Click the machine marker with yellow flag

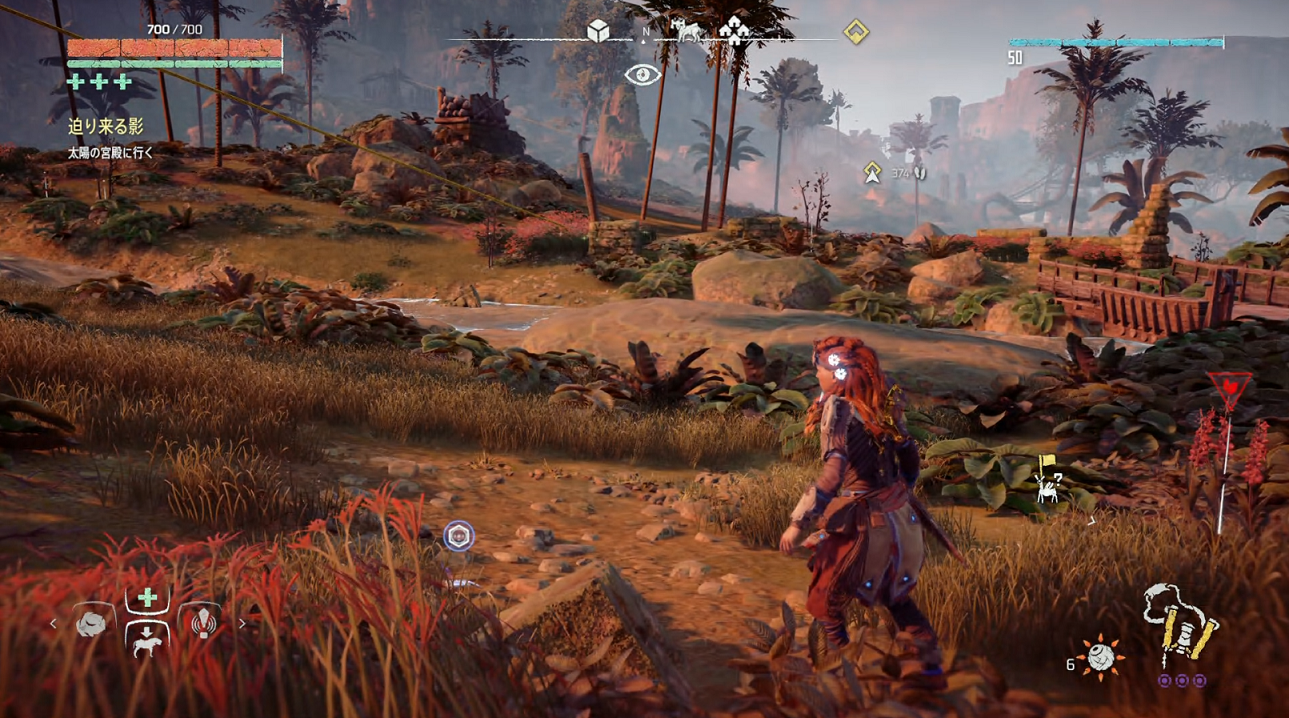1048,483
